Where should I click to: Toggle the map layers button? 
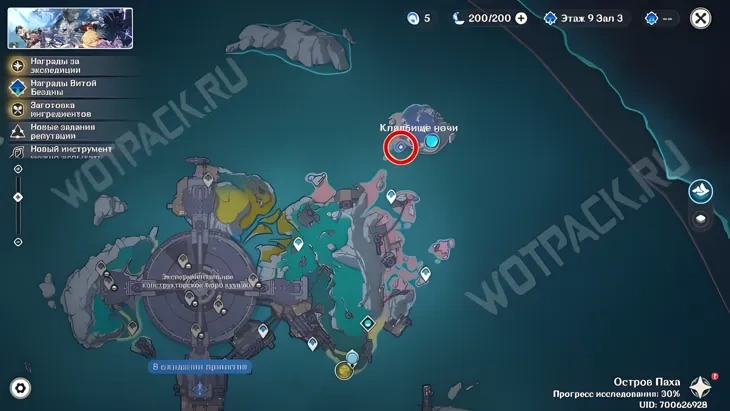(x=701, y=221)
